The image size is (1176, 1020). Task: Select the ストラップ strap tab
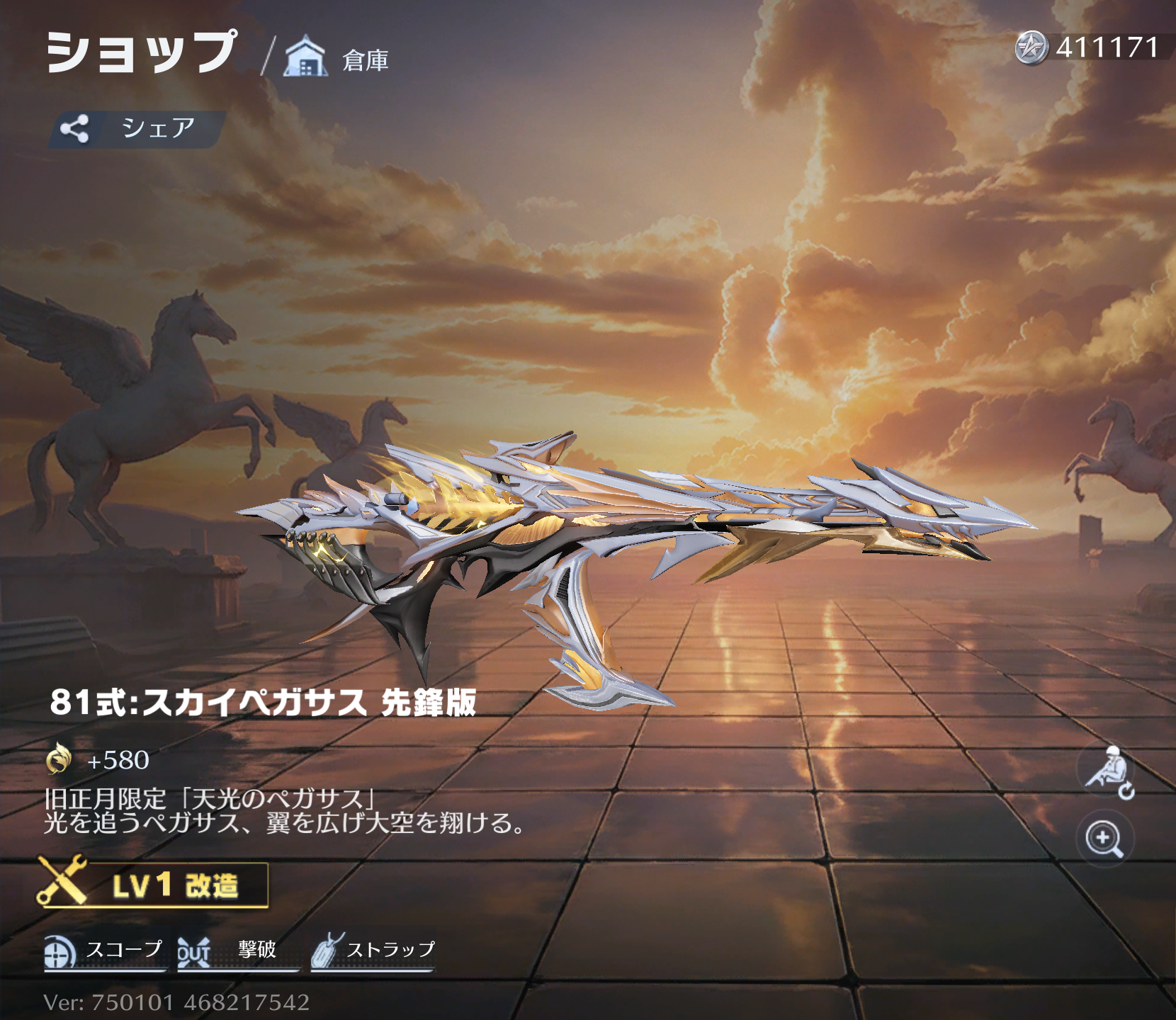[x=373, y=951]
